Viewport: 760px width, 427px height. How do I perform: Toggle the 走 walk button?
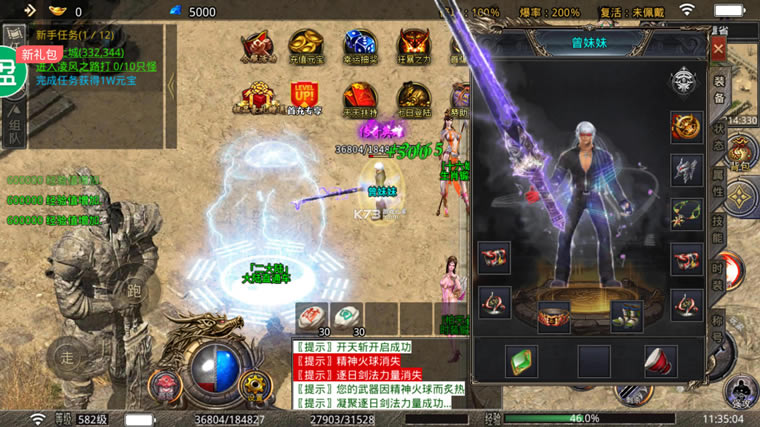[x=67, y=355]
